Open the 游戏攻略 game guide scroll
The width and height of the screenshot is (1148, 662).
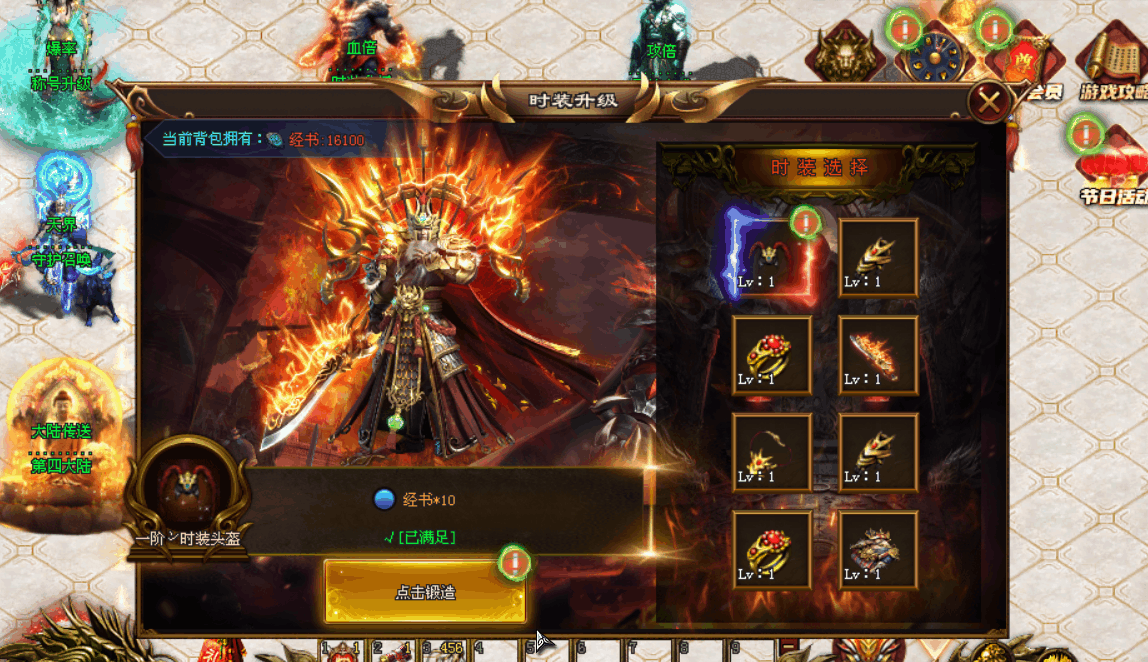point(1113,62)
